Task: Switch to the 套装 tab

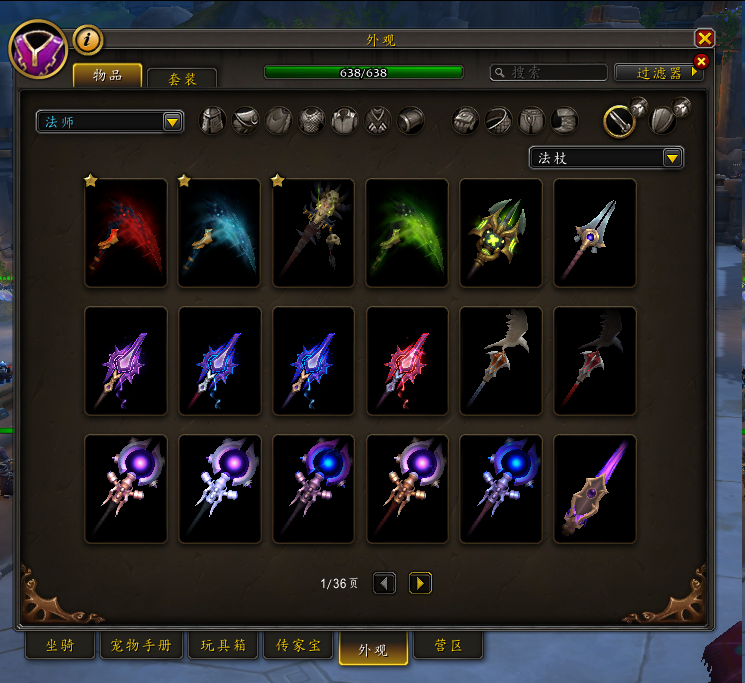Action: point(181,77)
